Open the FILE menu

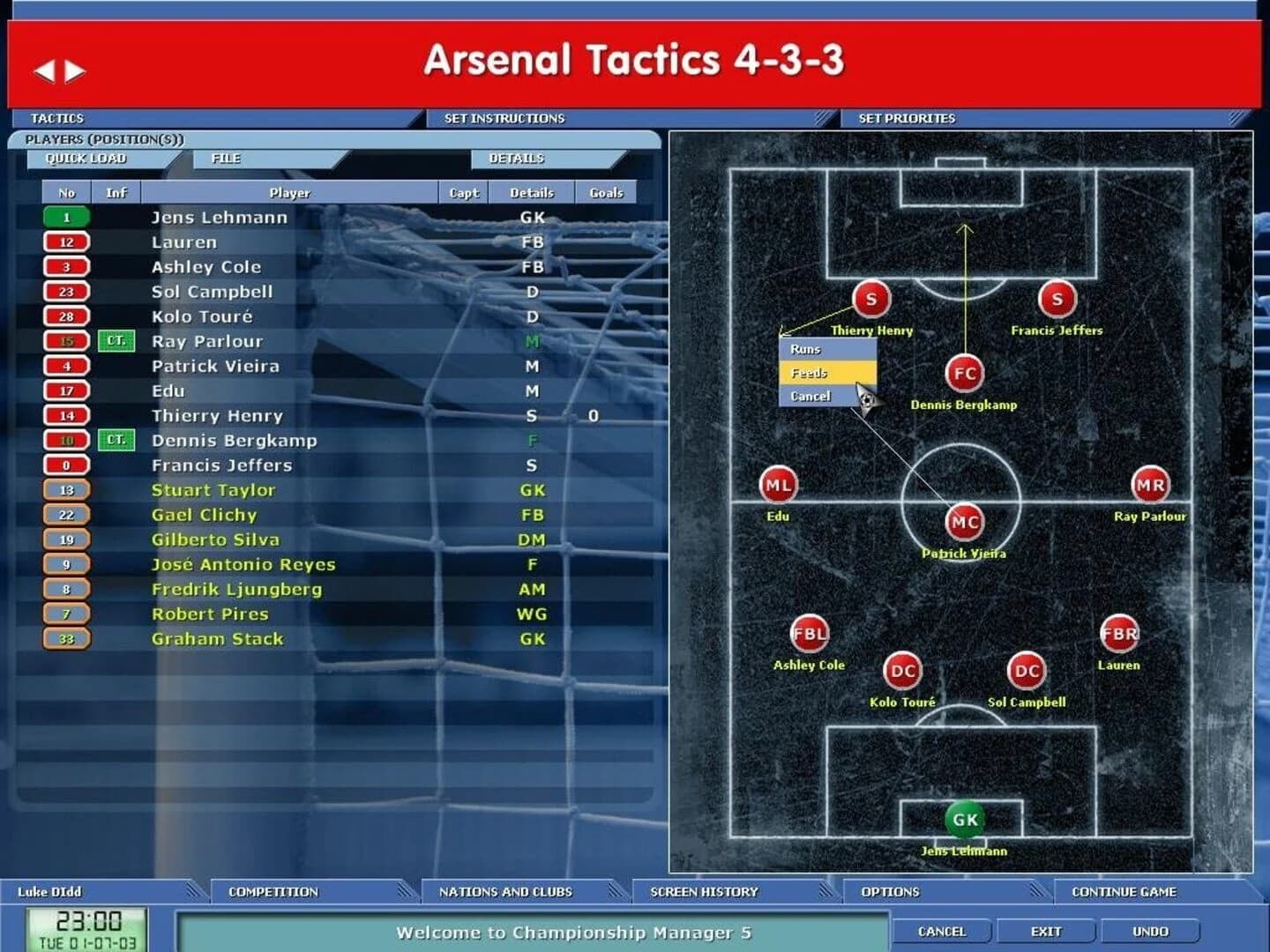228,159
